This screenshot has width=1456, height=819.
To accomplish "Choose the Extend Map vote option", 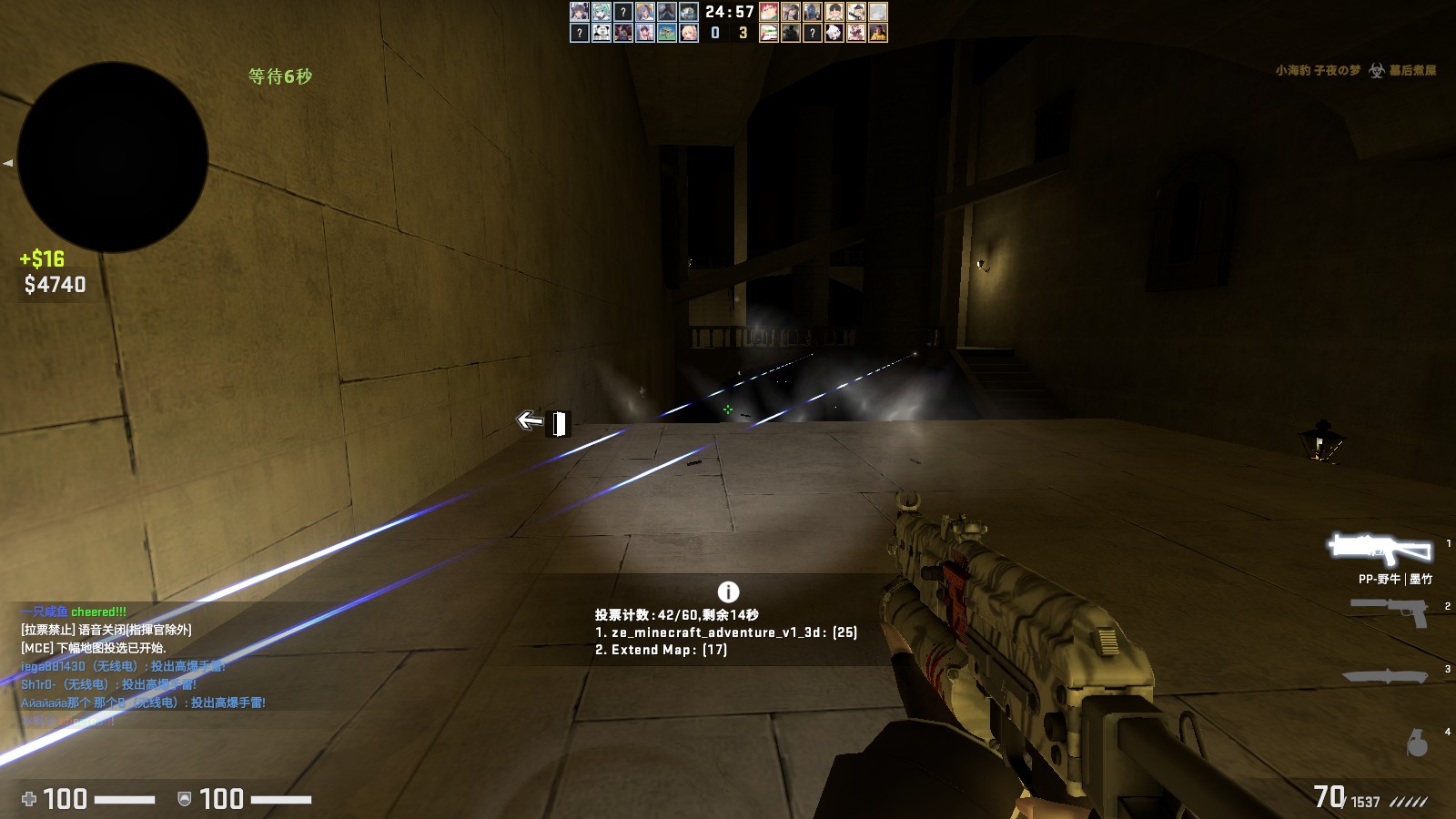I will [x=661, y=650].
